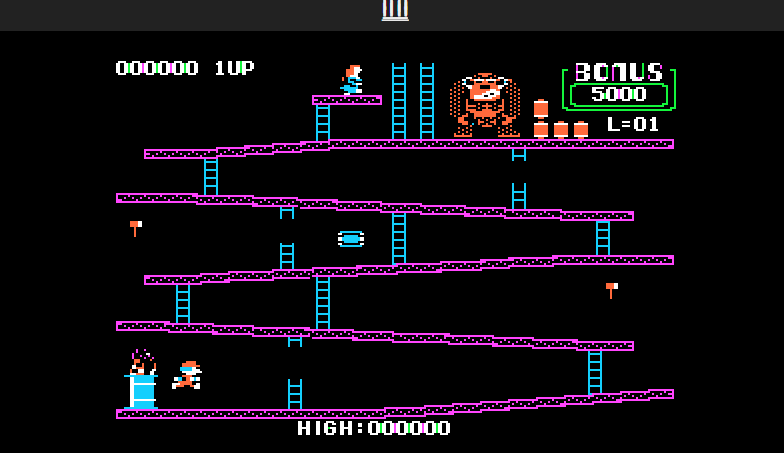
Task: Click the Internet Archive pillar logo
Action: tap(395, 9)
